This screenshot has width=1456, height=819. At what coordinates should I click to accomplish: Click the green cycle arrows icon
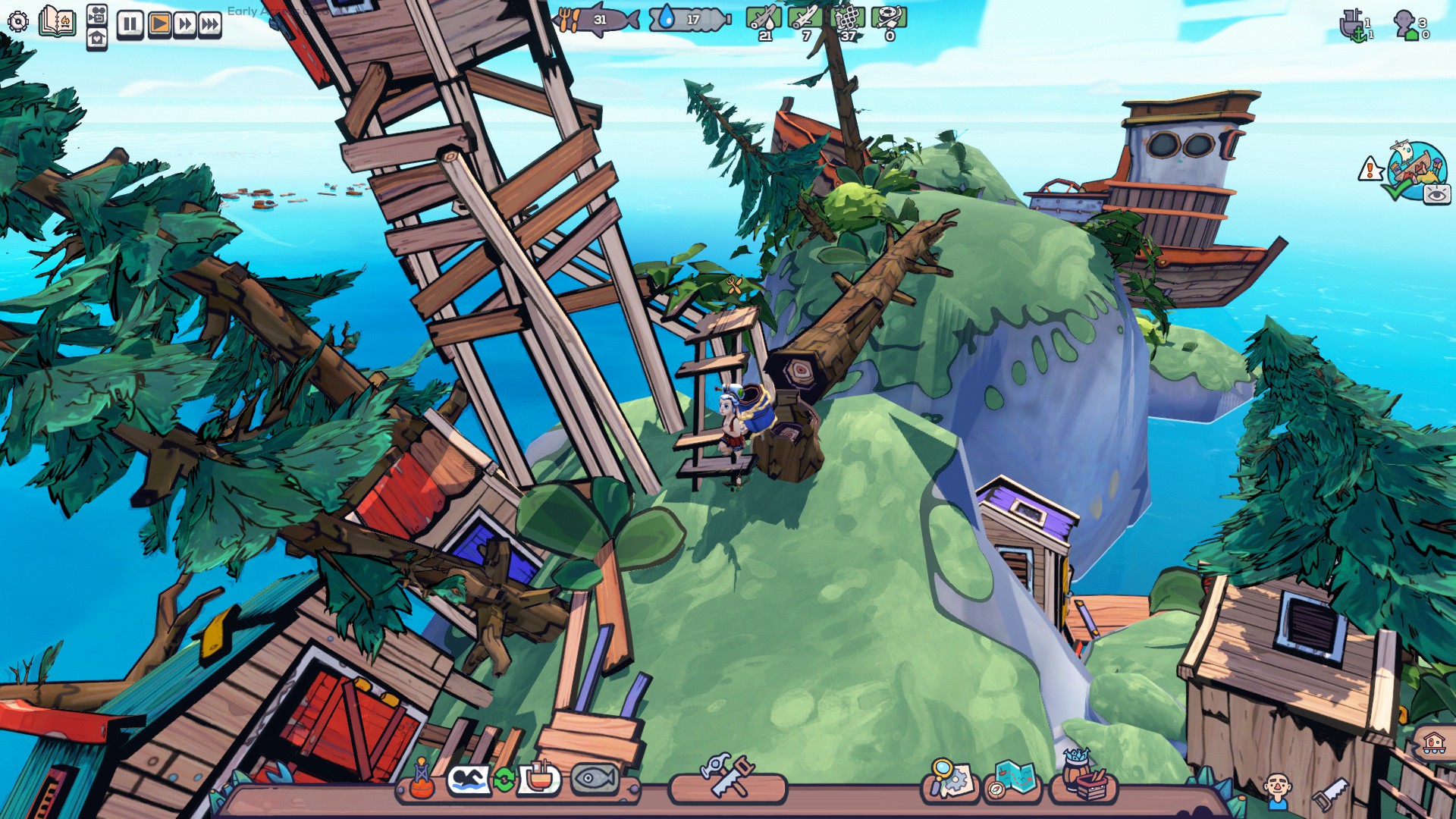pos(504,780)
